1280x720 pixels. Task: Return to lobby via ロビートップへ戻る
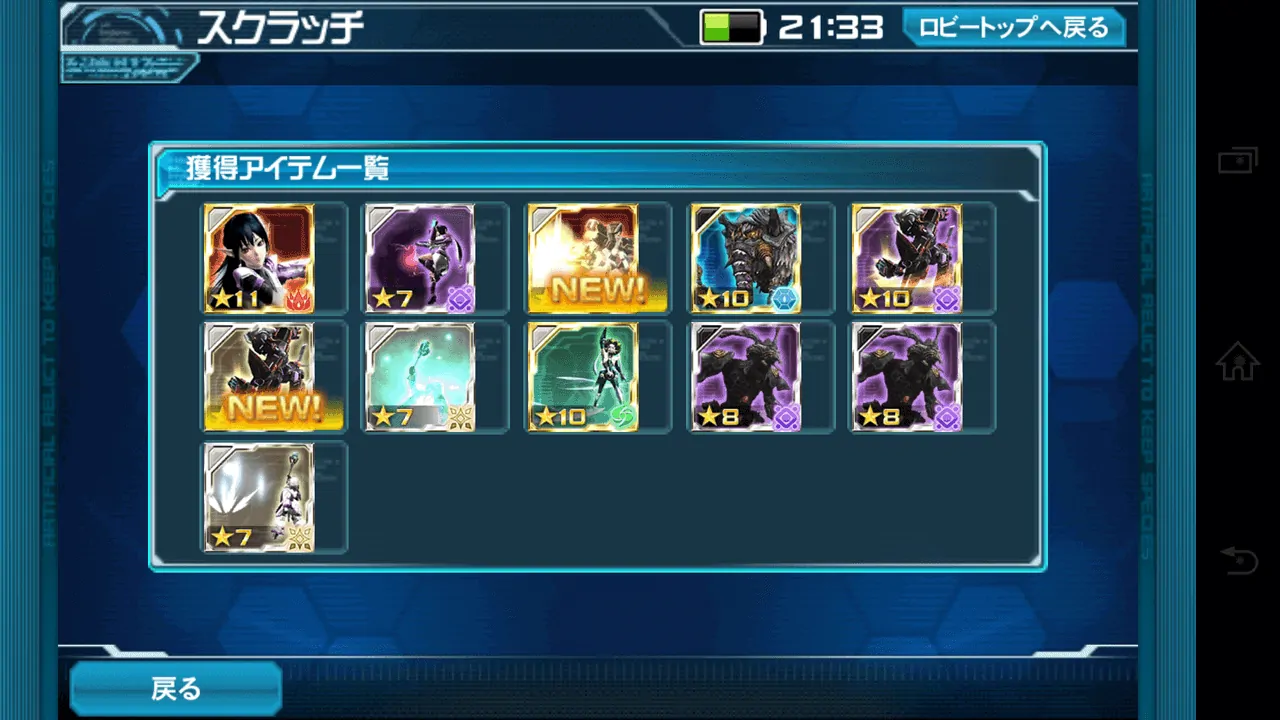pyautogui.click(x=1014, y=27)
